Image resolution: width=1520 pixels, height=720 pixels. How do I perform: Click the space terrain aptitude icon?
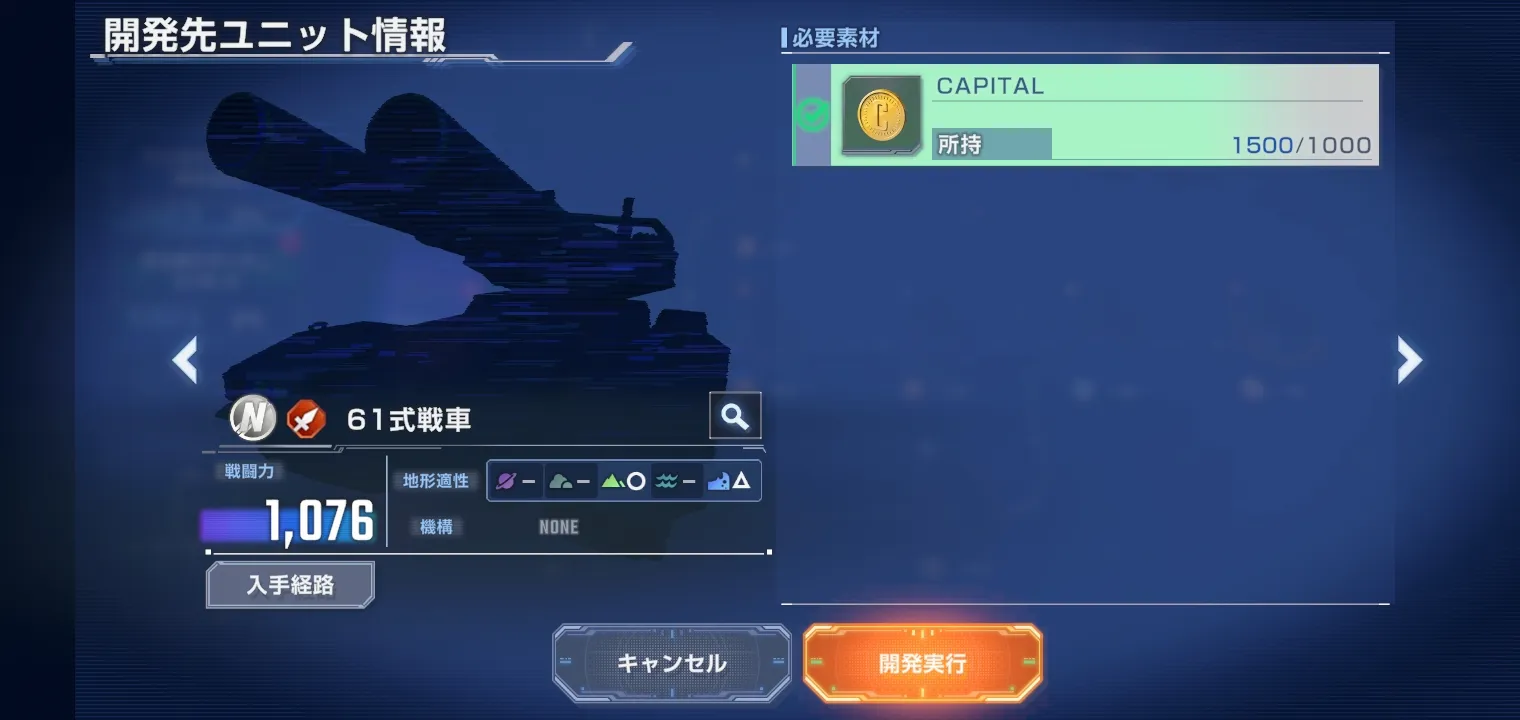coord(505,481)
